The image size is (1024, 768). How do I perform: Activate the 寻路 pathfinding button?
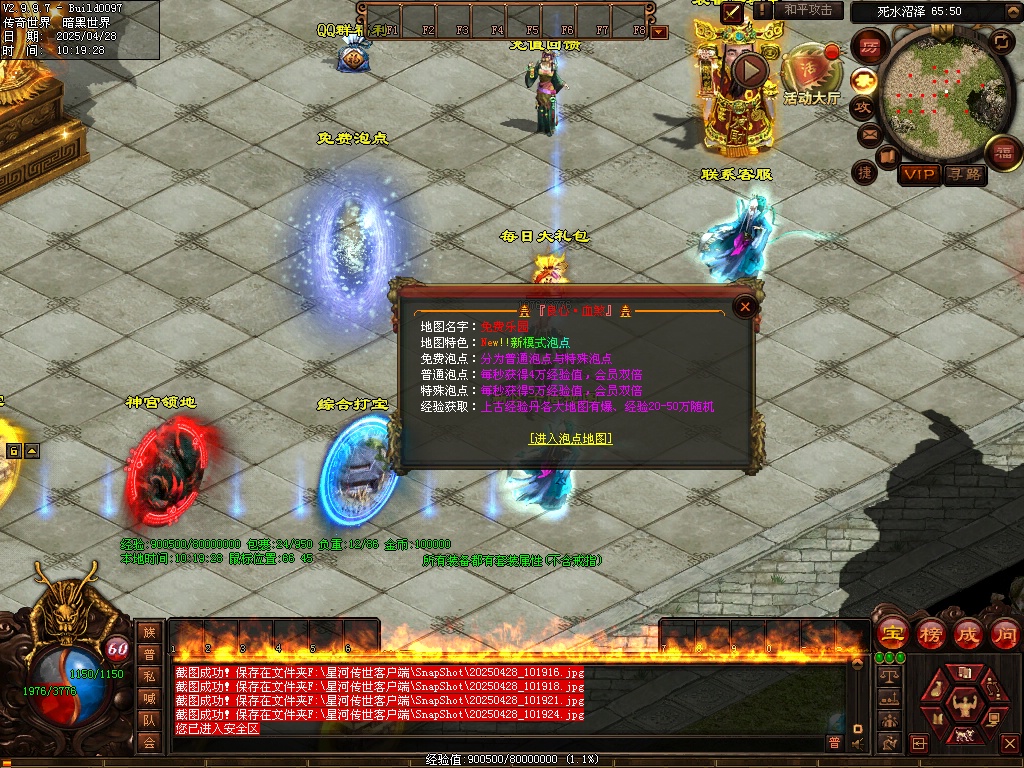(965, 174)
